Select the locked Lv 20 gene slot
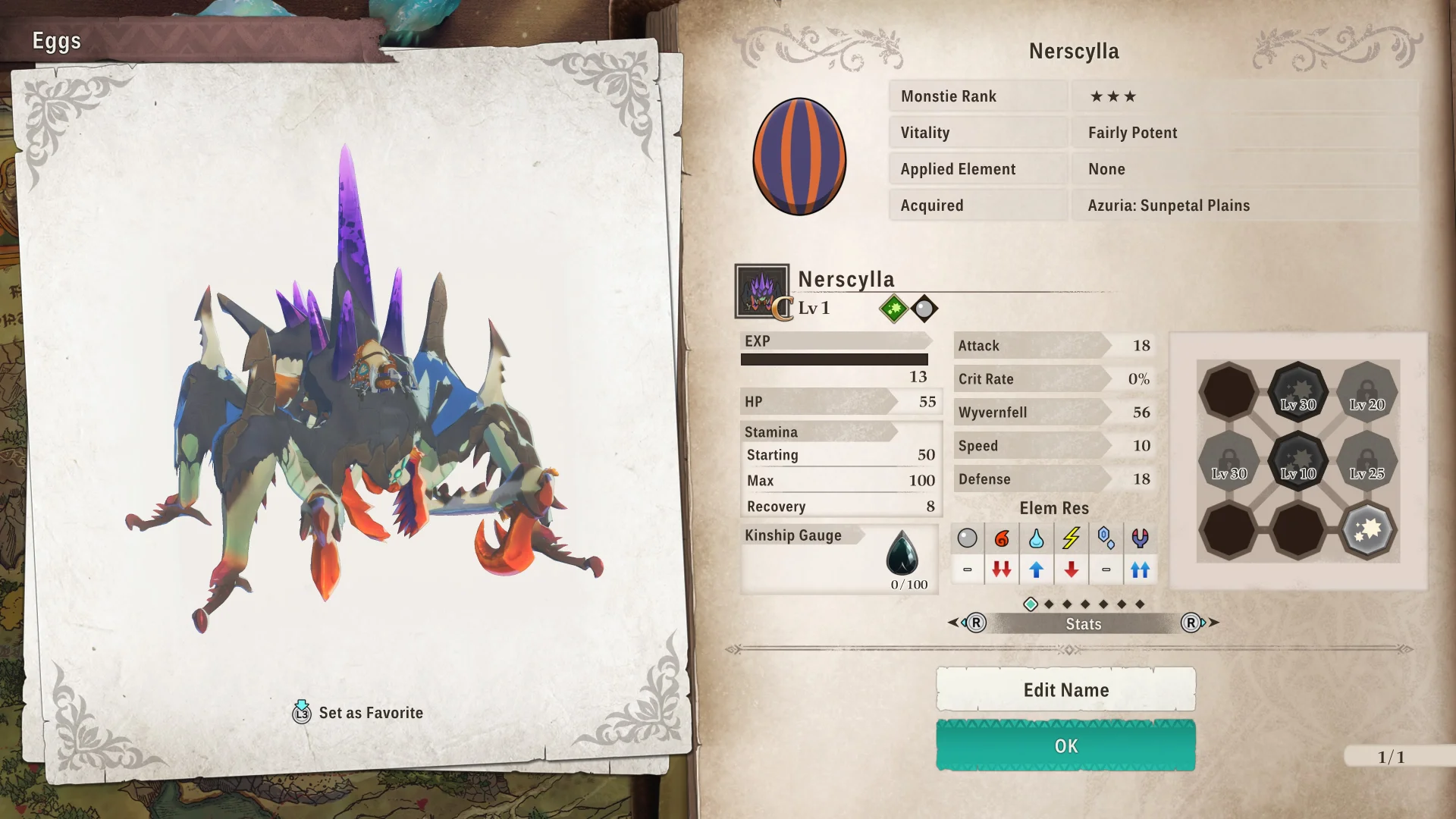This screenshot has width=1456, height=819. click(x=1367, y=391)
